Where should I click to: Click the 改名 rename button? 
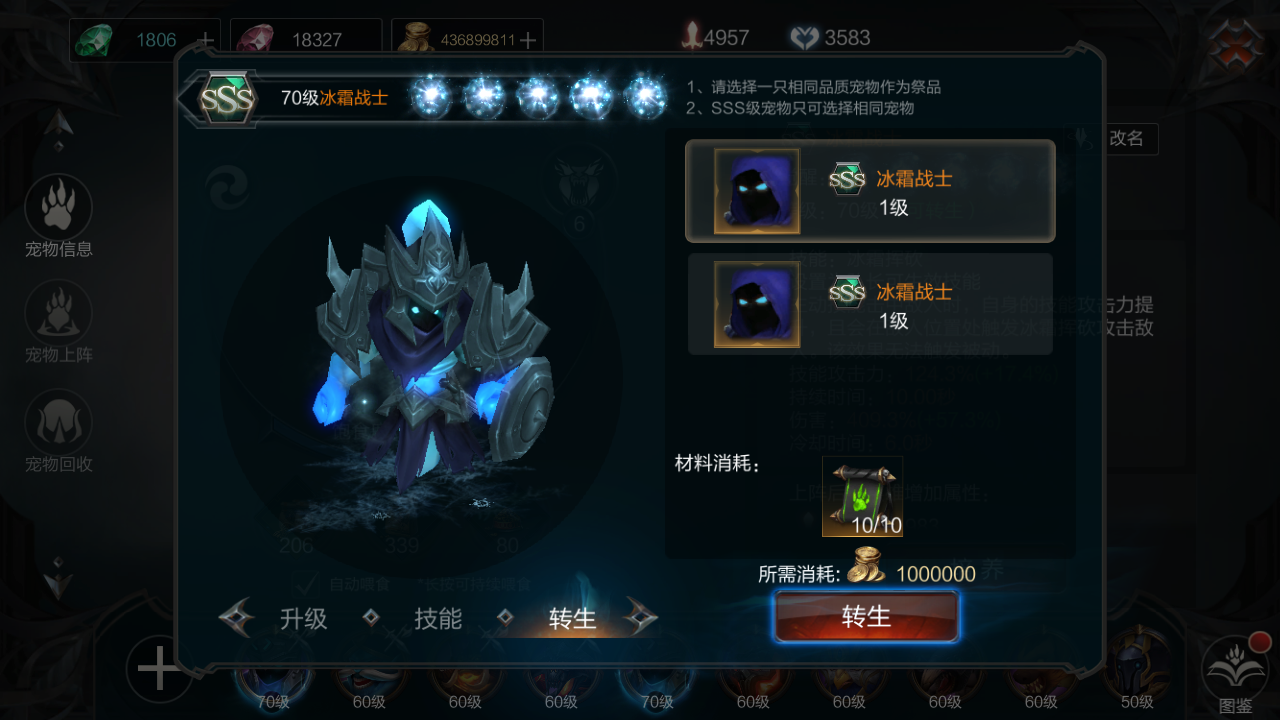pos(1126,139)
